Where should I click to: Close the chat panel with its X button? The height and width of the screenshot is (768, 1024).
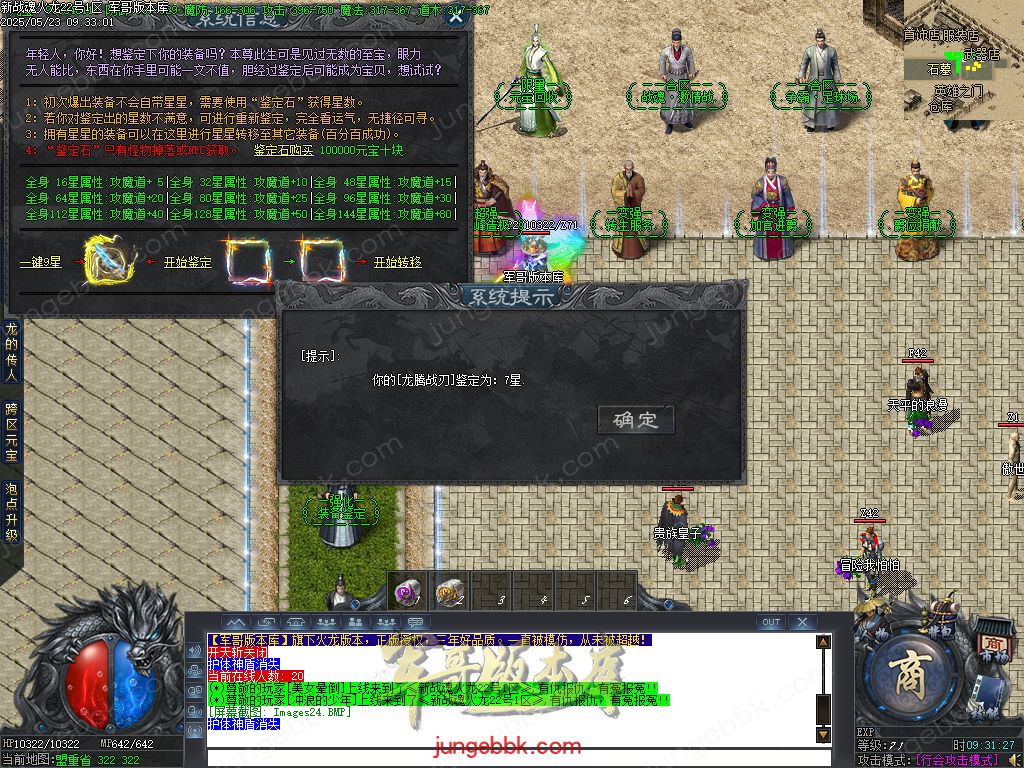pyautogui.click(x=802, y=622)
